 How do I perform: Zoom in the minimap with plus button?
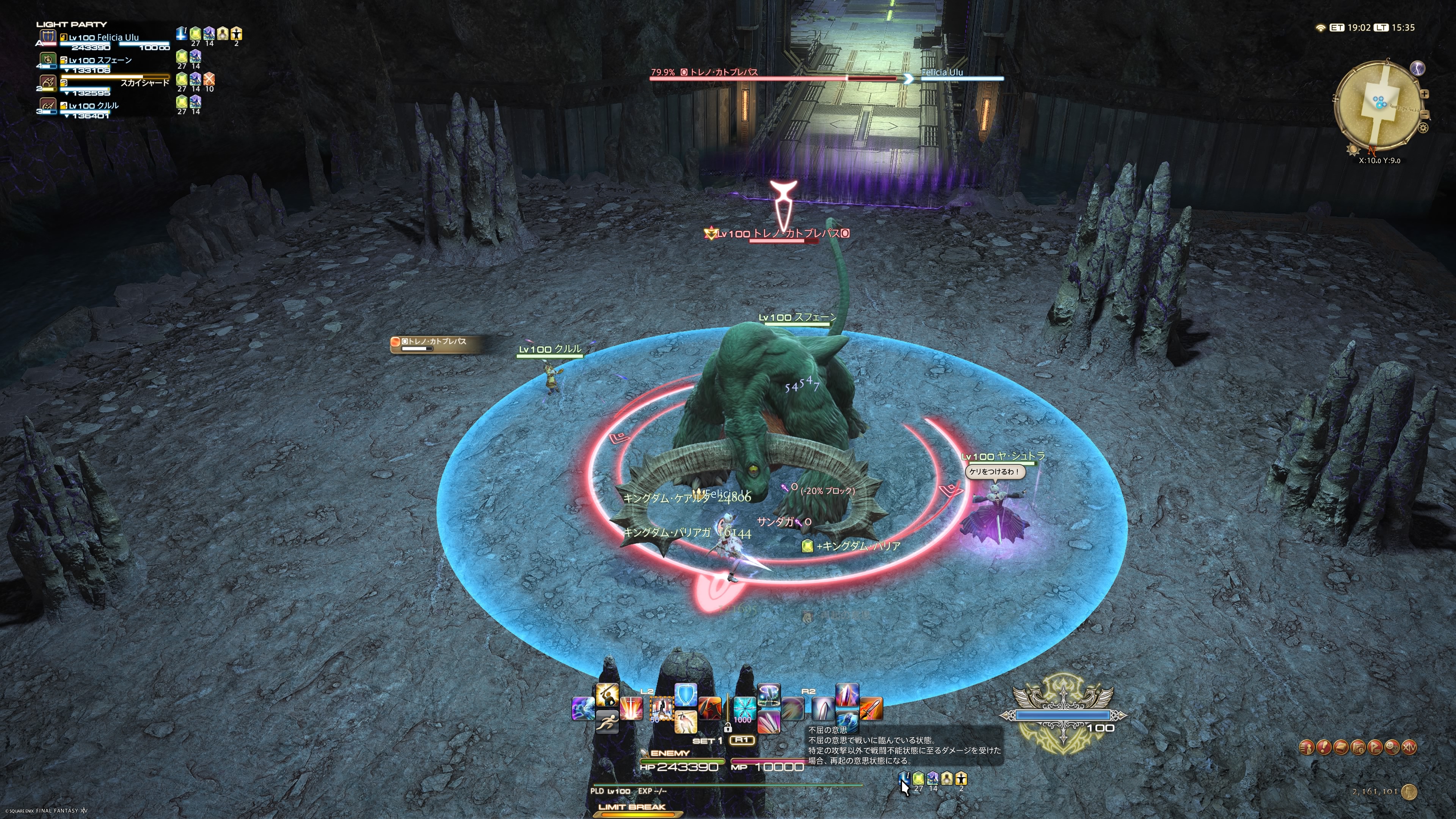click(x=1425, y=94)
